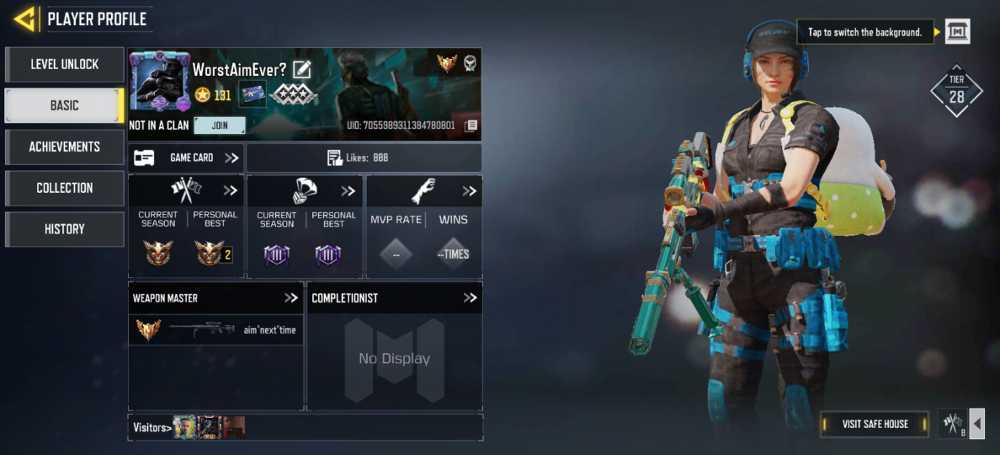Switch the profile background

point(957,32)
